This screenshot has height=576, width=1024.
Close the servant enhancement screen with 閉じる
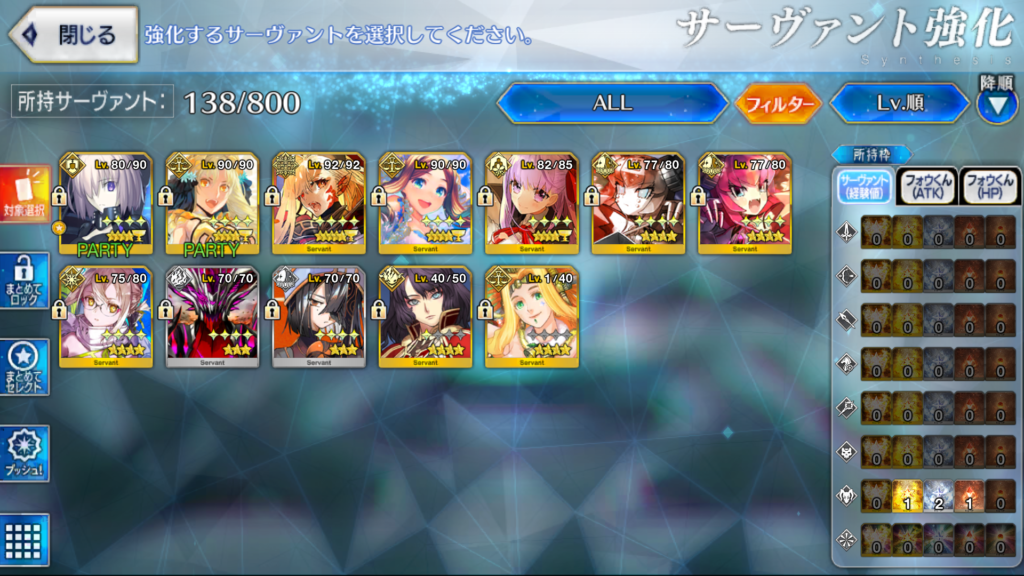74,35
